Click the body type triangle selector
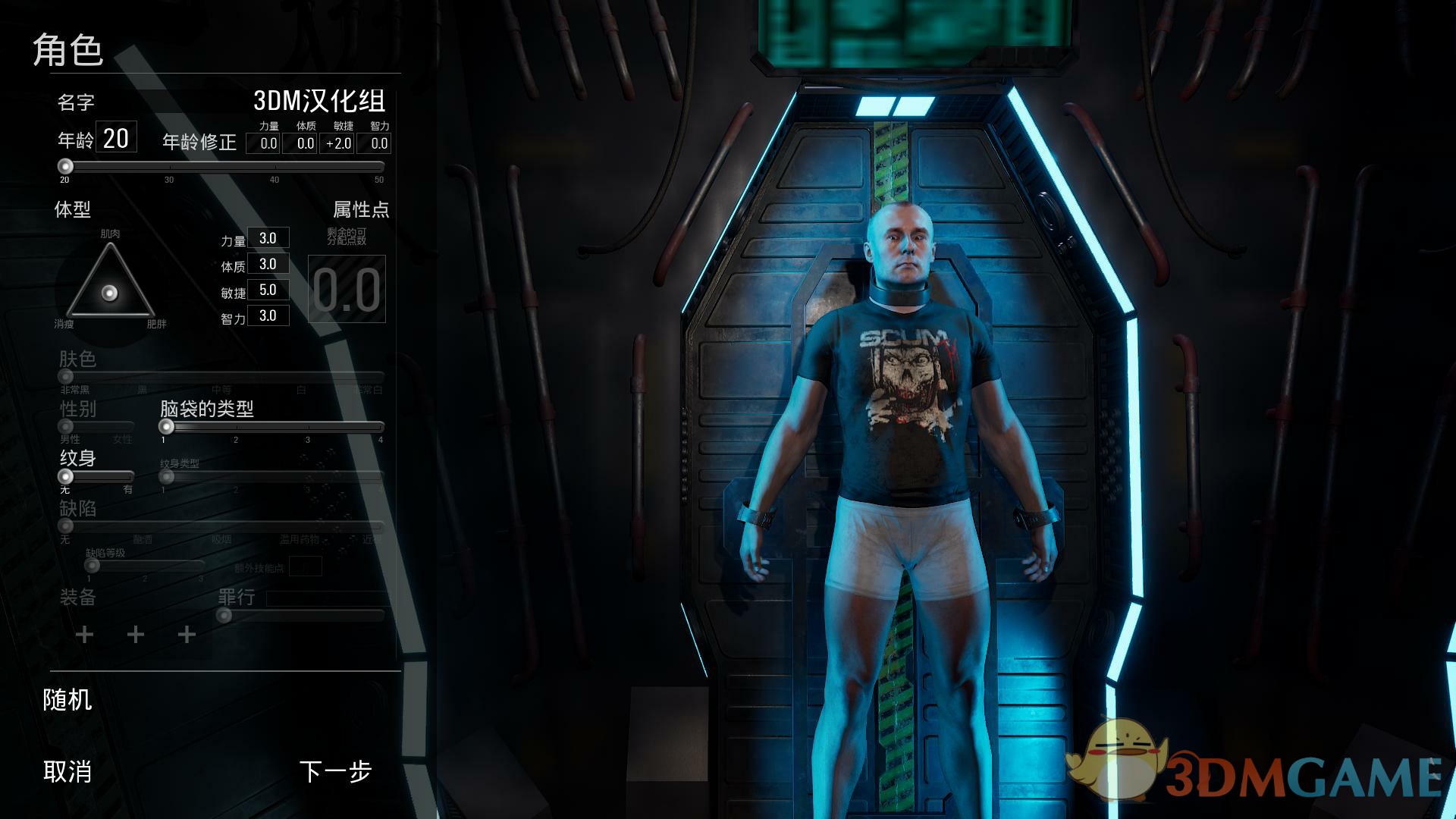The image size is (1456, 819). pos(110,292)
